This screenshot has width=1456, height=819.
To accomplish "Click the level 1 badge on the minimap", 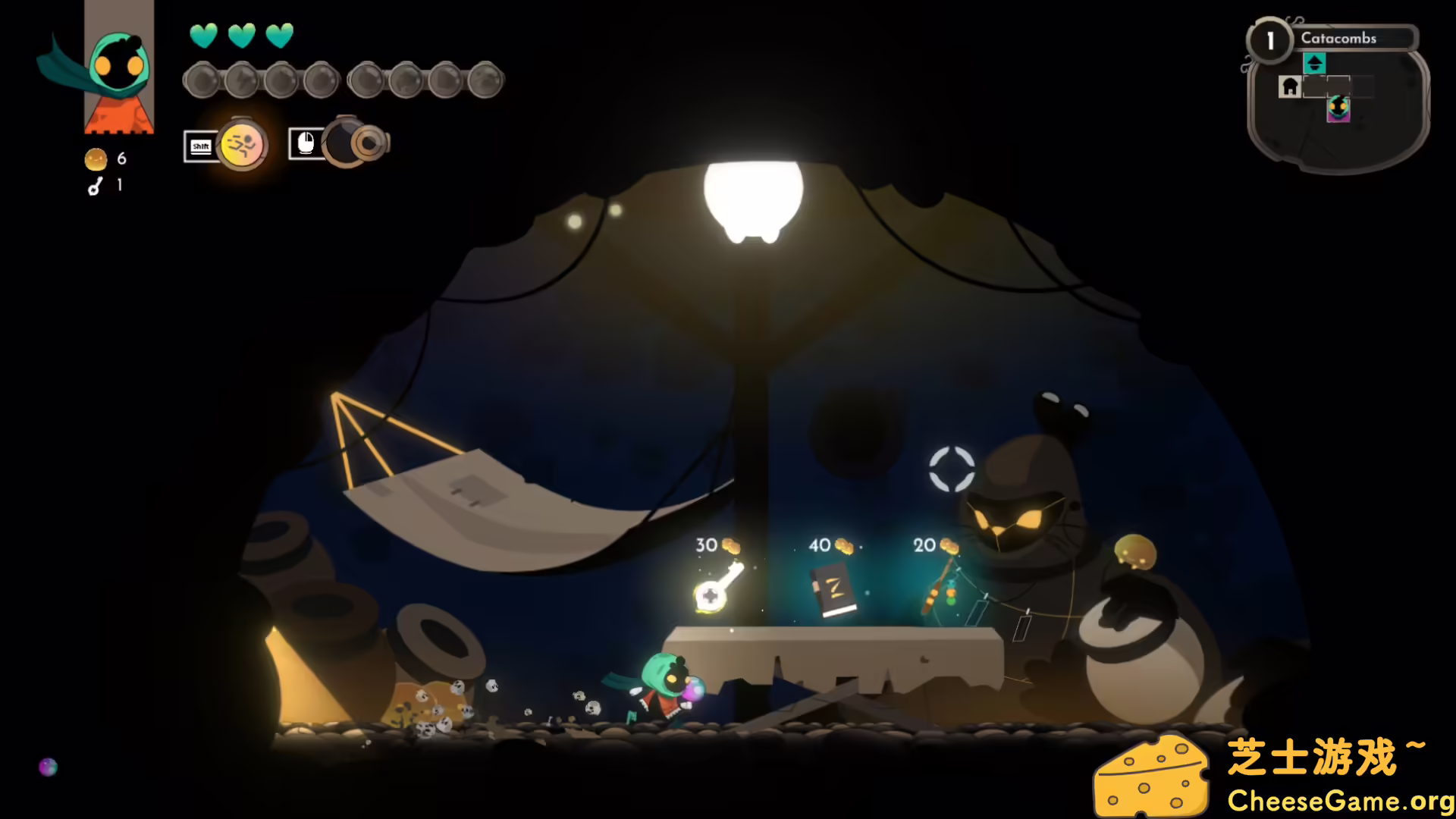I will tap(1270, 39).
